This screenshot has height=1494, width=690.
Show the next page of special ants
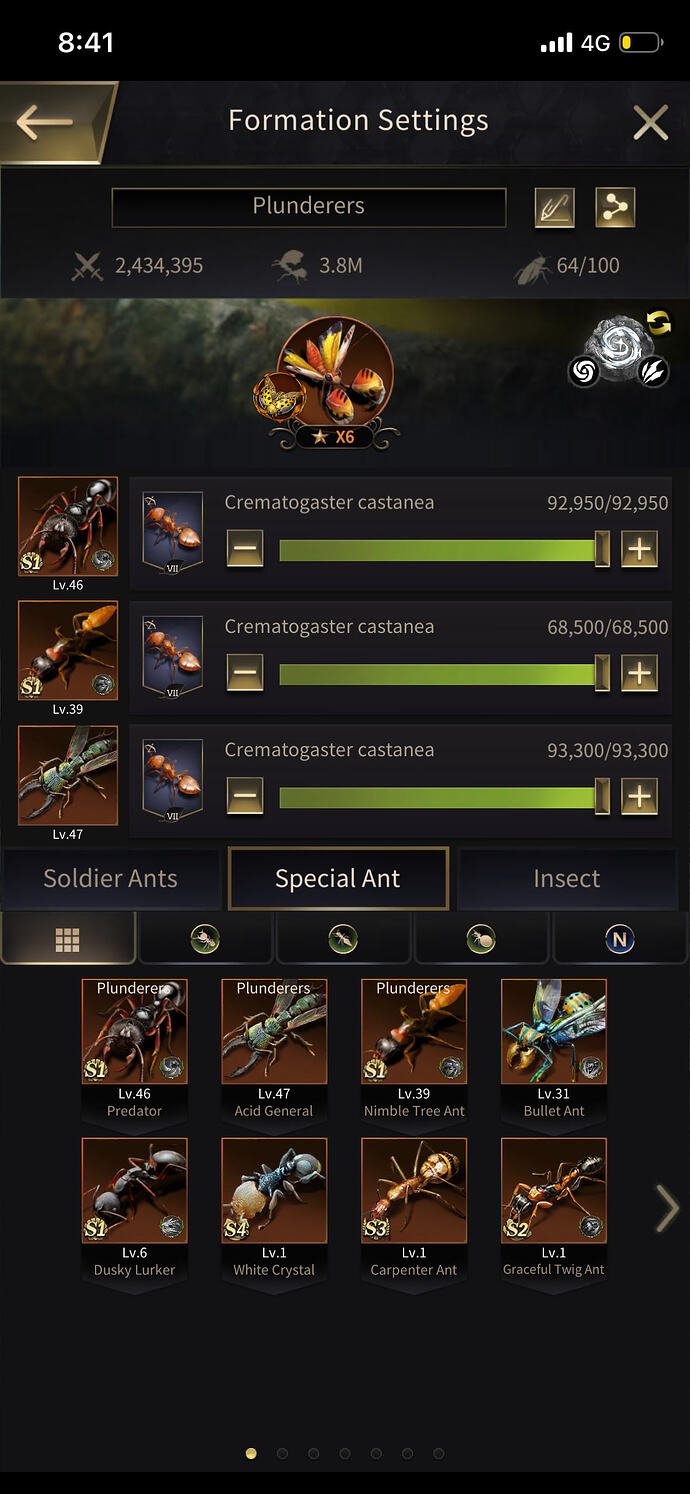(667, 1209)
